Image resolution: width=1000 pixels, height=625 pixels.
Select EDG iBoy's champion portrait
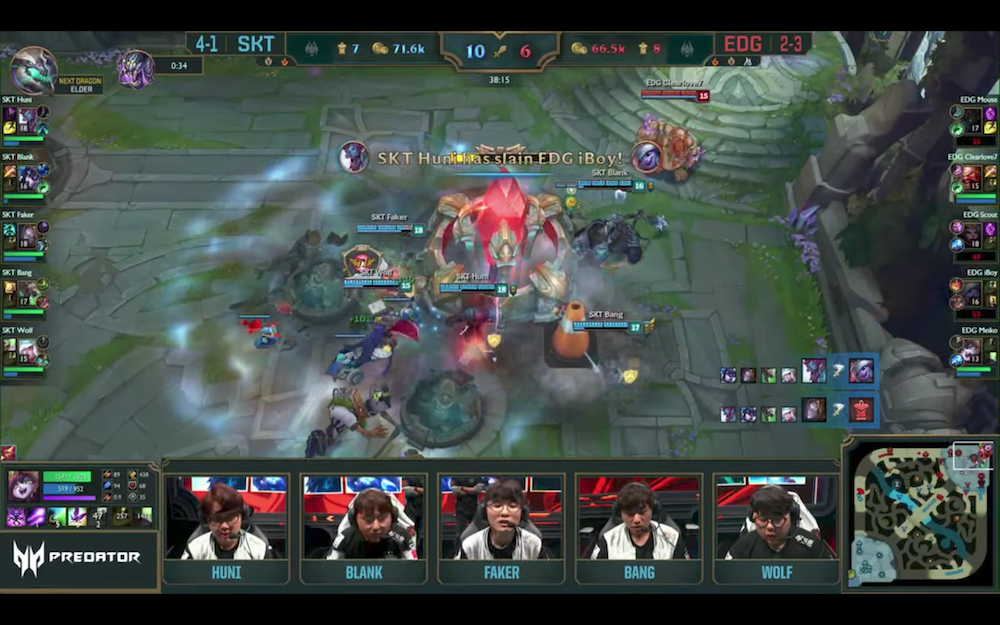pos(972,294)
